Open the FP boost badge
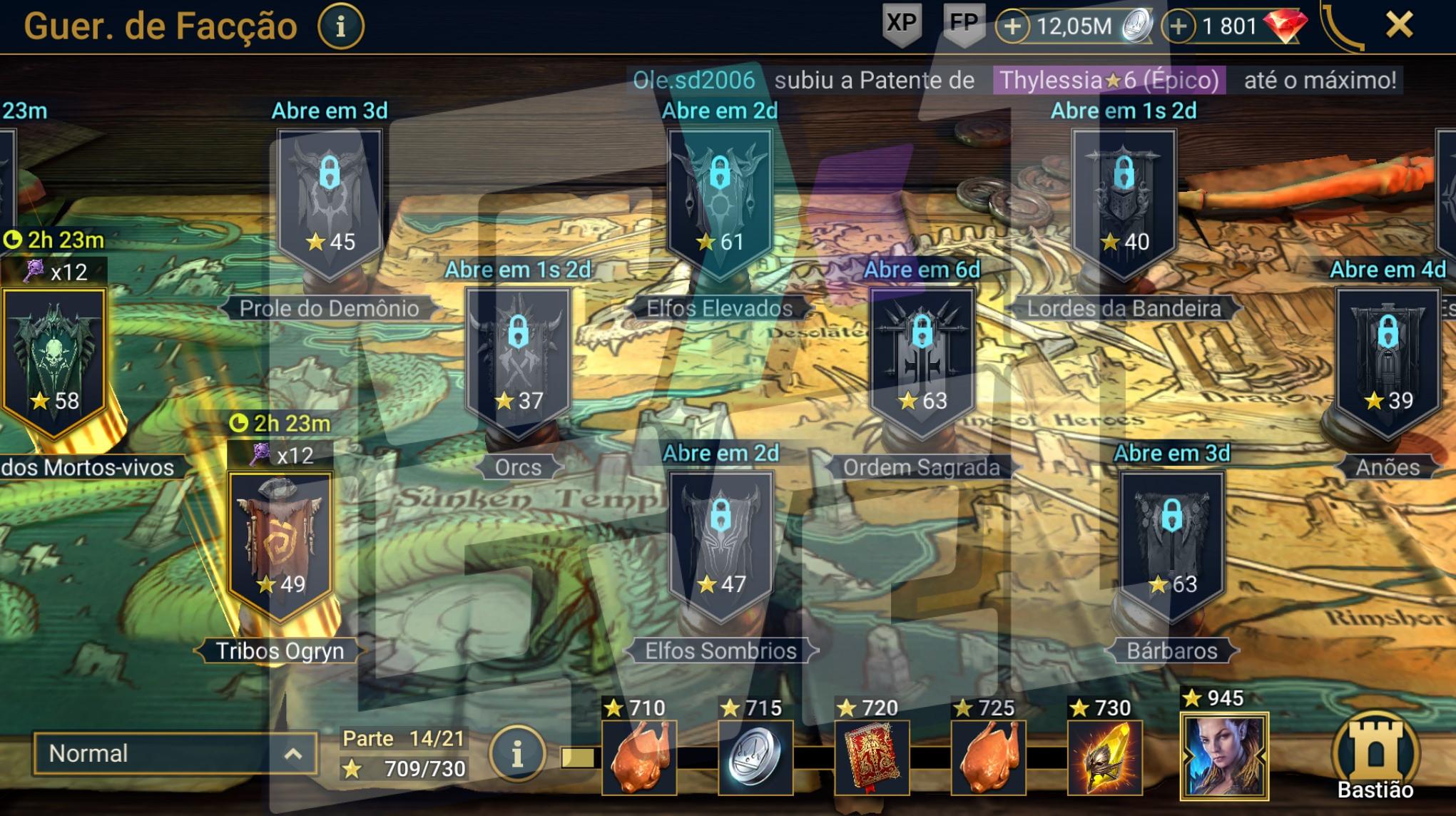The image size is (1456, 816). pos(963,24)
